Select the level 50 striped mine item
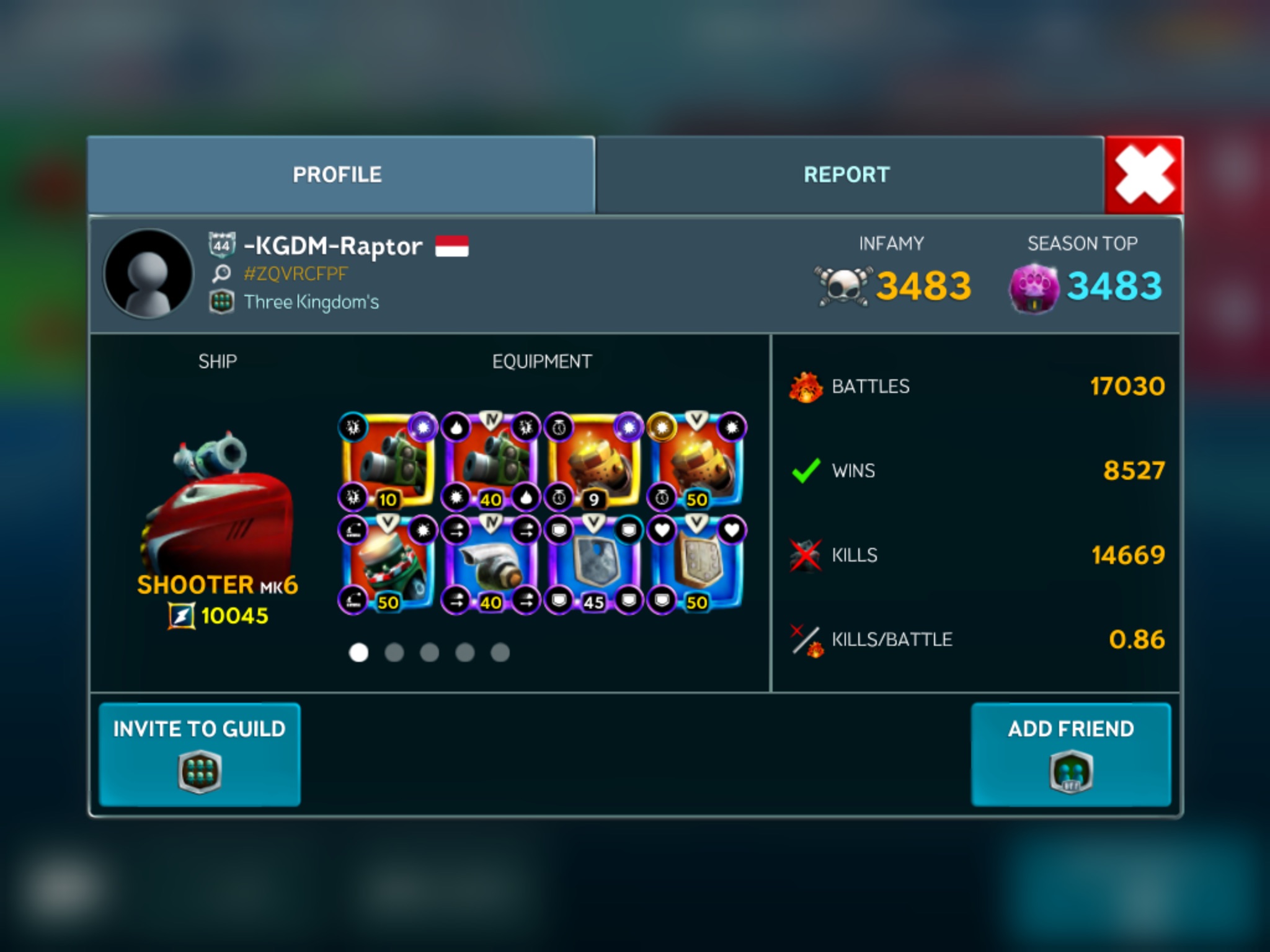This screenshot has height=952, width=1270. 388,564
